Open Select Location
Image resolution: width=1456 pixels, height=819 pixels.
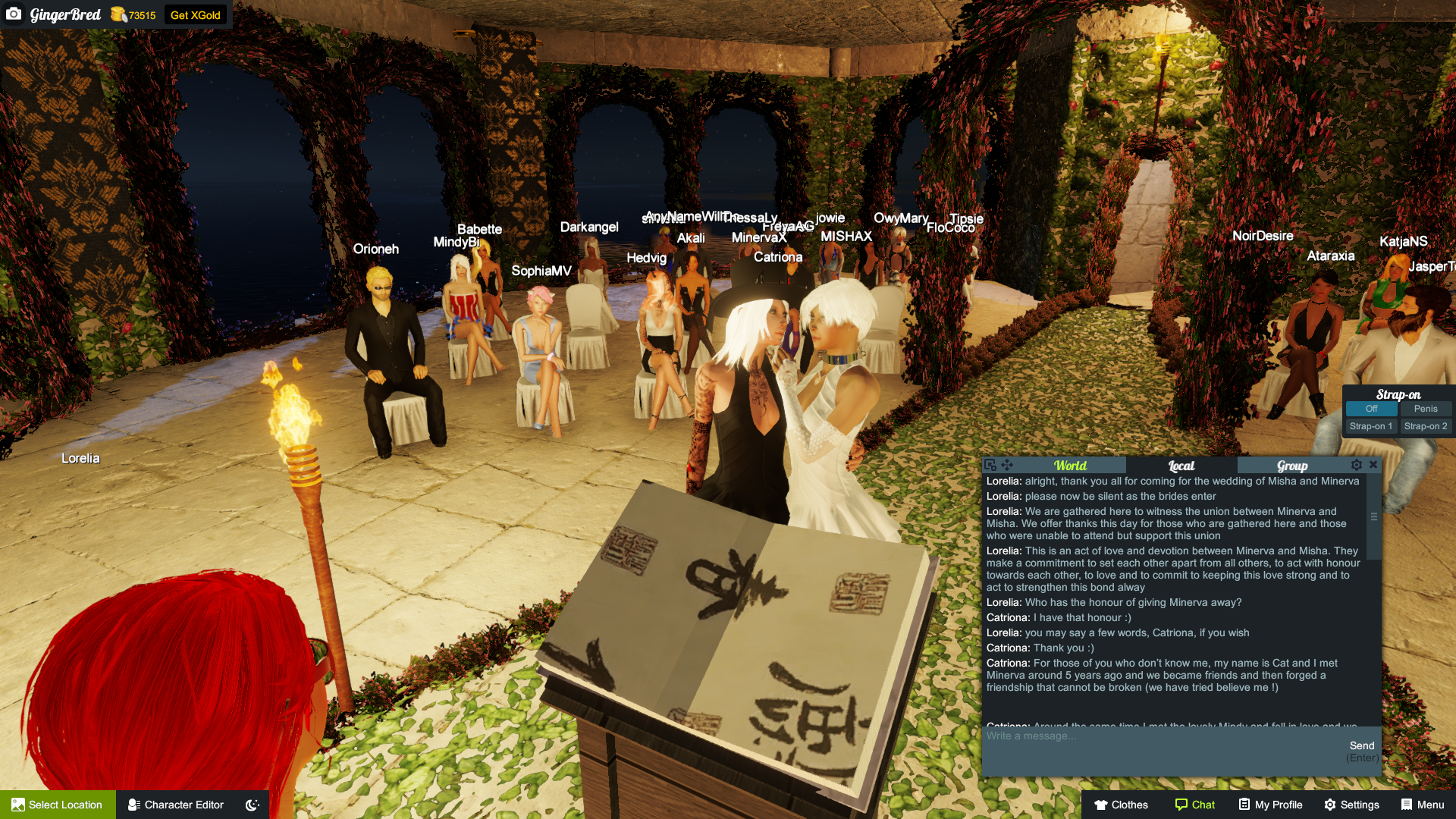(57, 805)
